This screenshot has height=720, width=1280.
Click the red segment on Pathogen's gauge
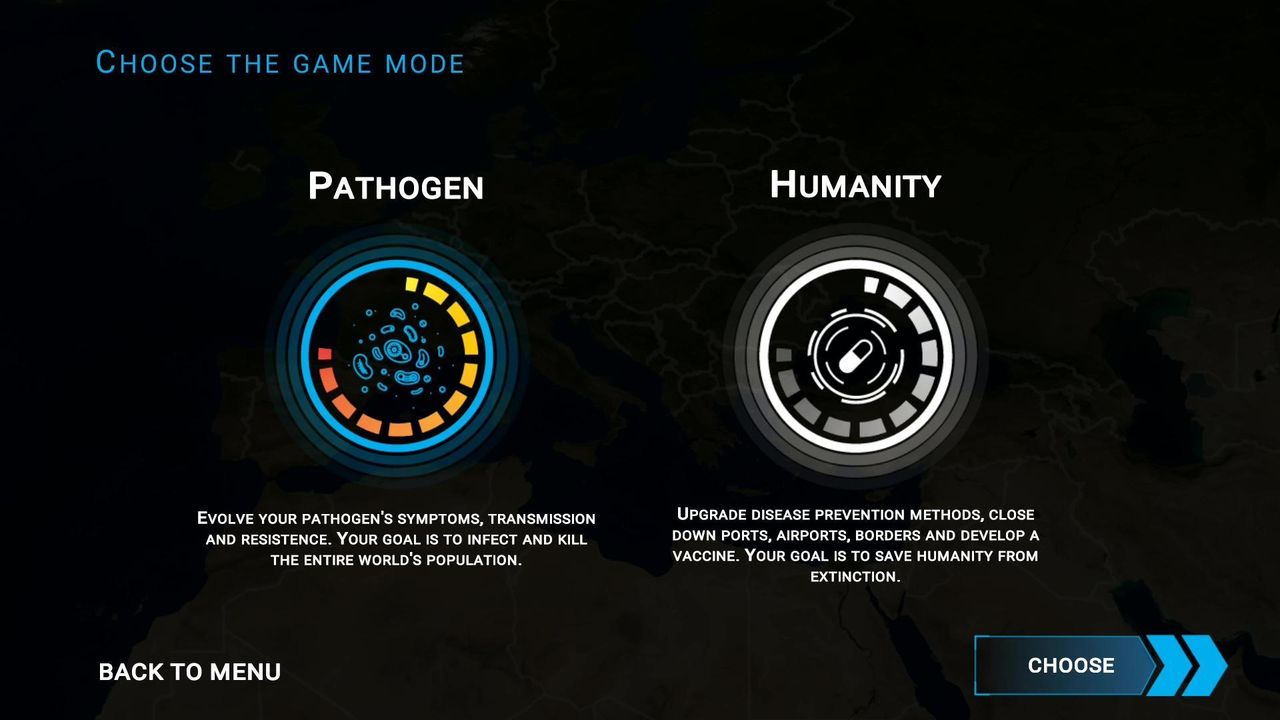pyautogui.click(x=325, y=352)
